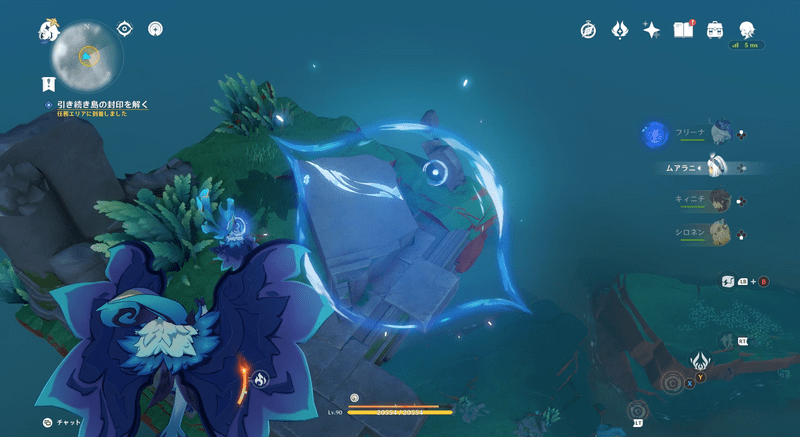
Task: Open the character head menu icon
Action: point(747,30)
